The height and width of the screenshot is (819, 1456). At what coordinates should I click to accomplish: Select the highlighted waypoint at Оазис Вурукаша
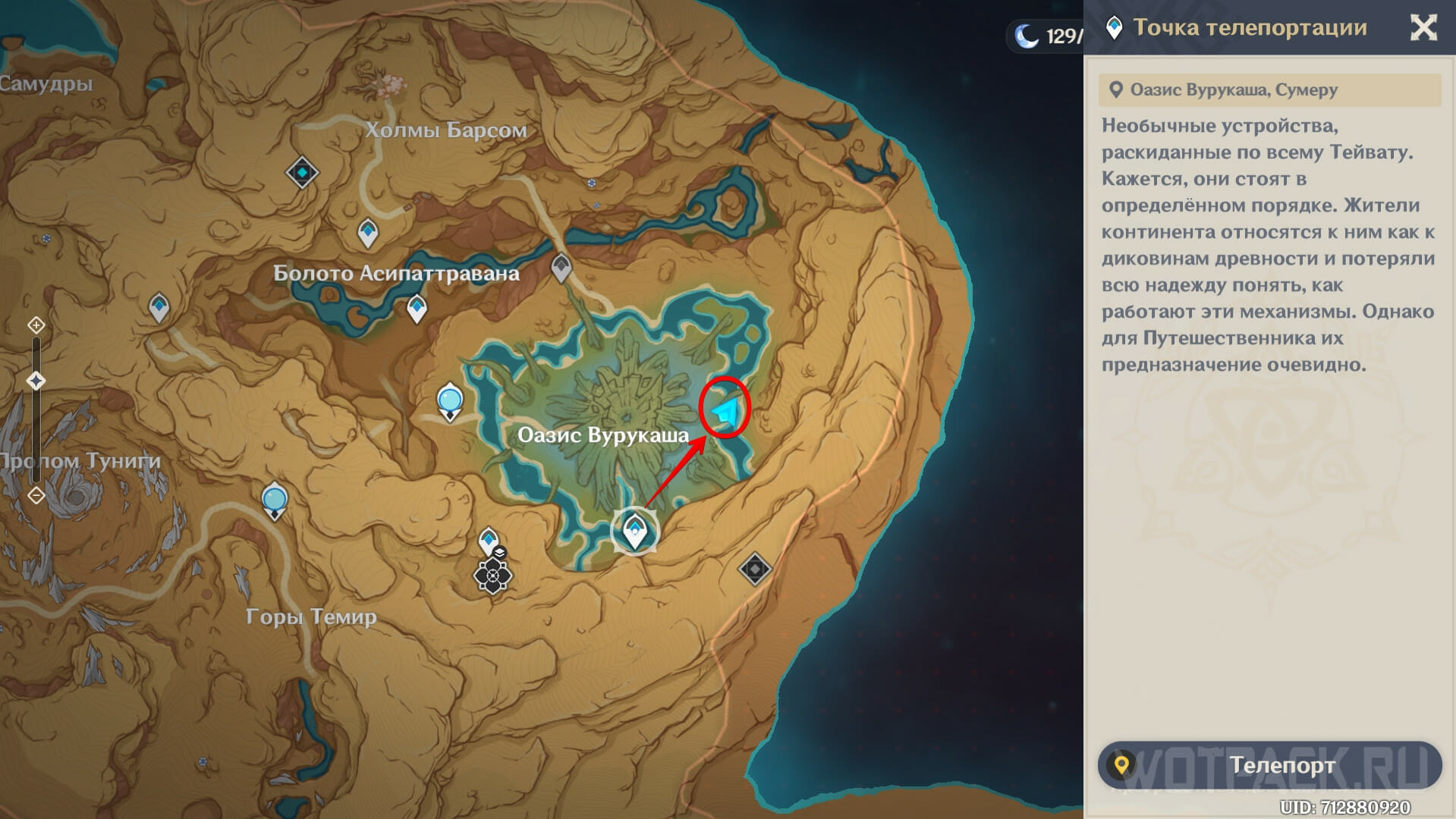(634, 530)
